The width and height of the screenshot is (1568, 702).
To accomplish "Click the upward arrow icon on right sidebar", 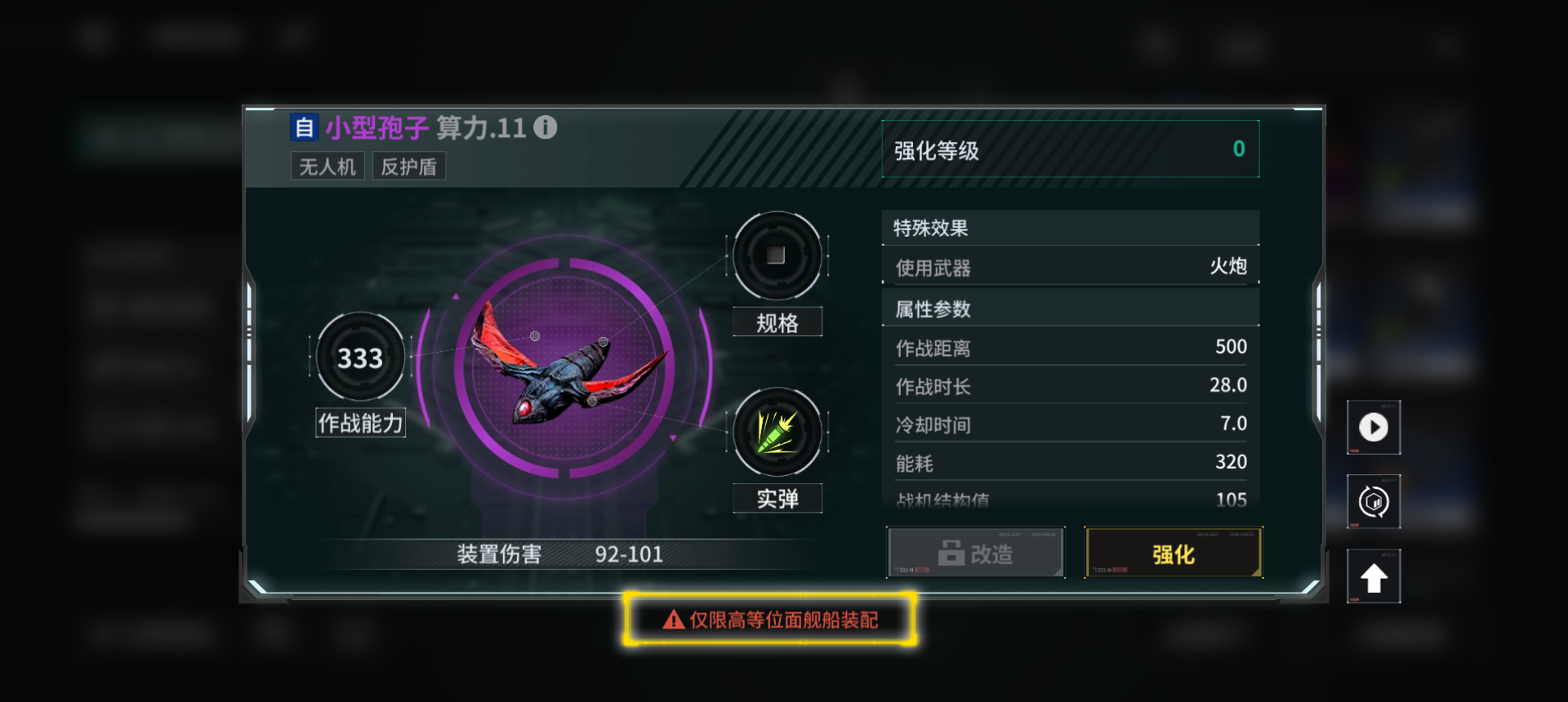I will pyautogui.click(x=1374, y=575).
